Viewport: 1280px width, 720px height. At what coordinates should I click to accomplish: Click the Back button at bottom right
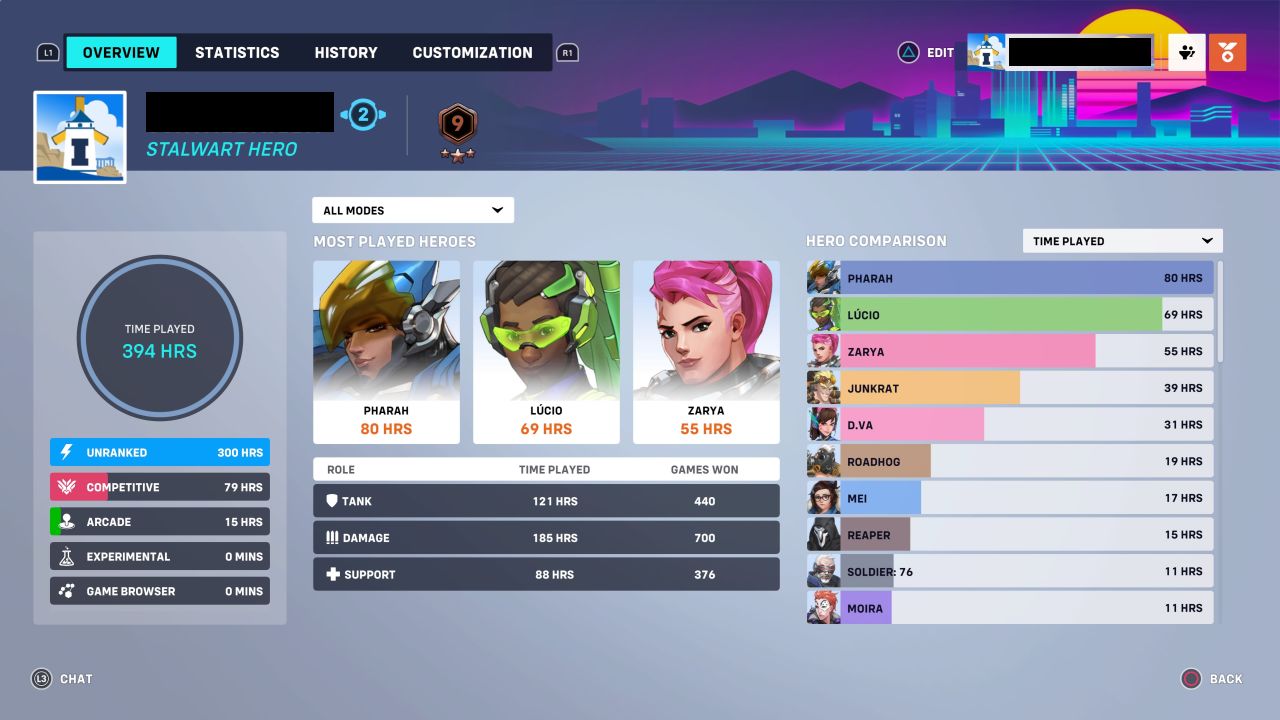(x=1212, y=679)
